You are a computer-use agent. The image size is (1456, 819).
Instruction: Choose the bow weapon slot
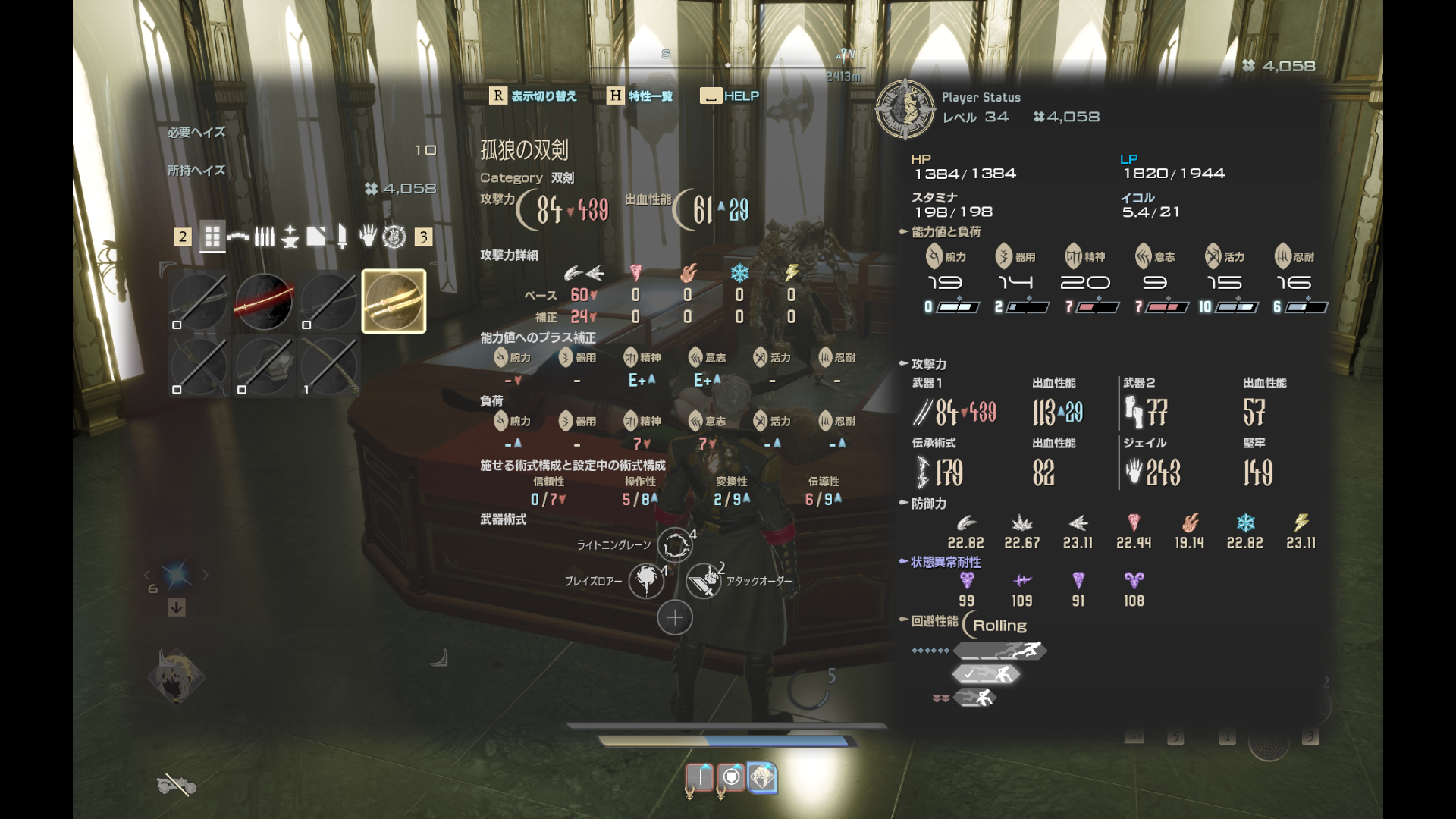click(x=329, y=366)
